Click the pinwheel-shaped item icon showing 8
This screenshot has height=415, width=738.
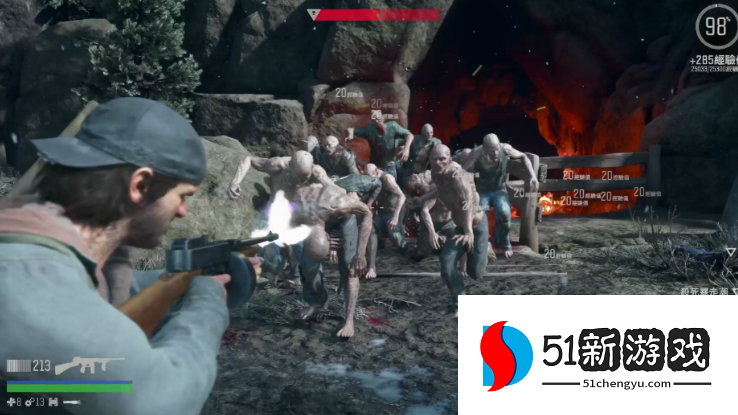coord(11,402)
